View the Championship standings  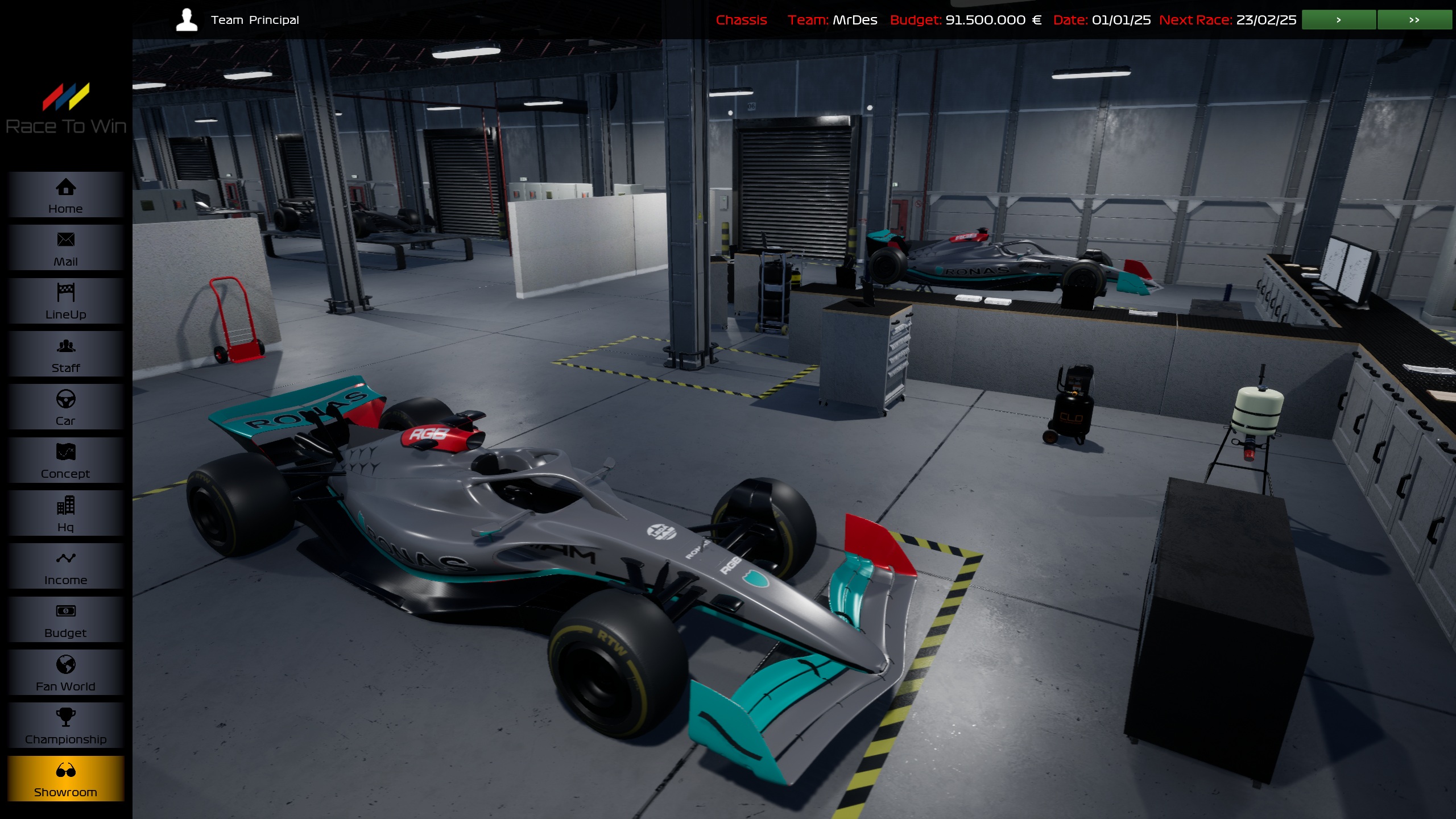(65, 725)
